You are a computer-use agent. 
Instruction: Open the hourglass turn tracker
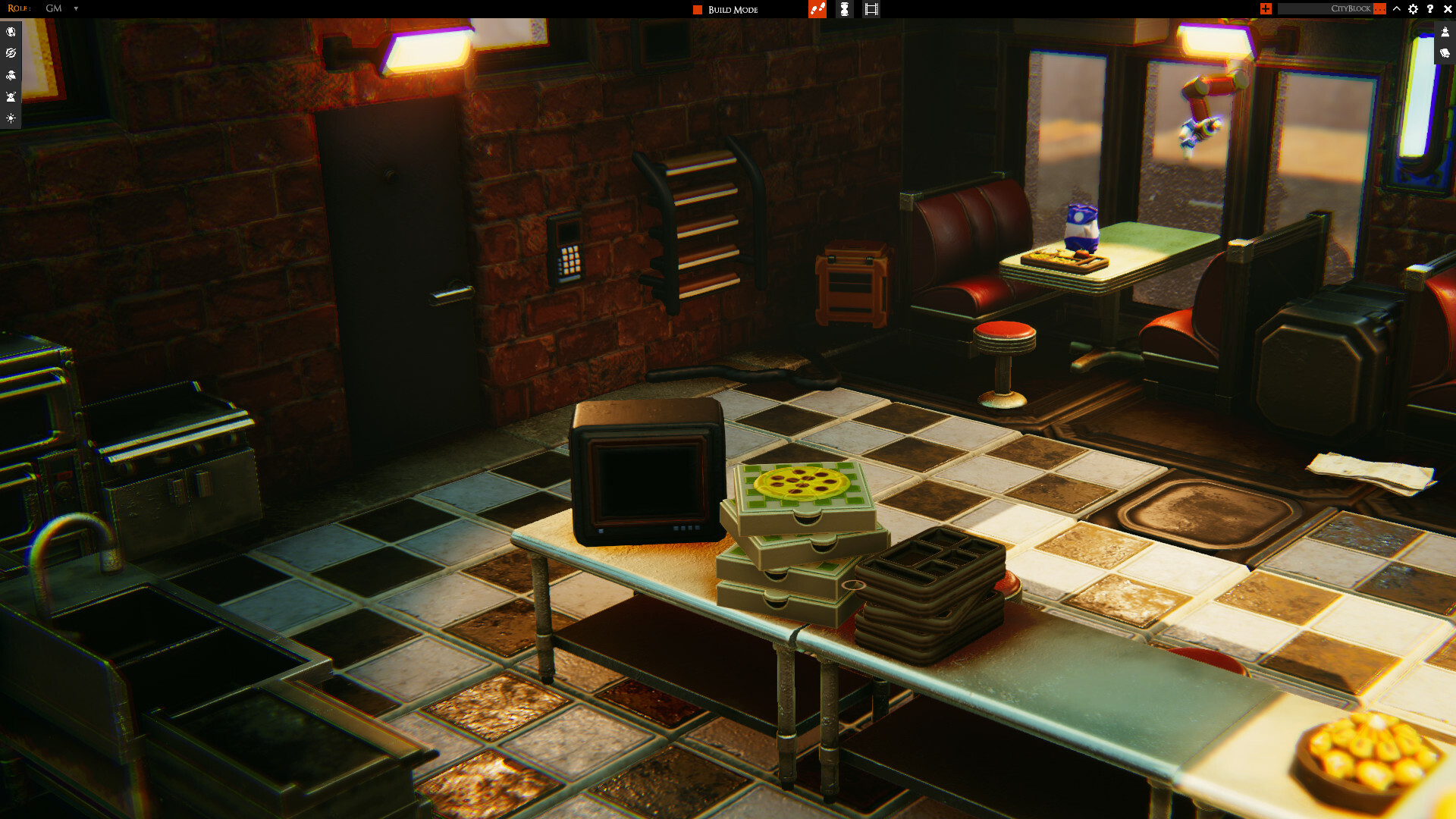[844, 9]
